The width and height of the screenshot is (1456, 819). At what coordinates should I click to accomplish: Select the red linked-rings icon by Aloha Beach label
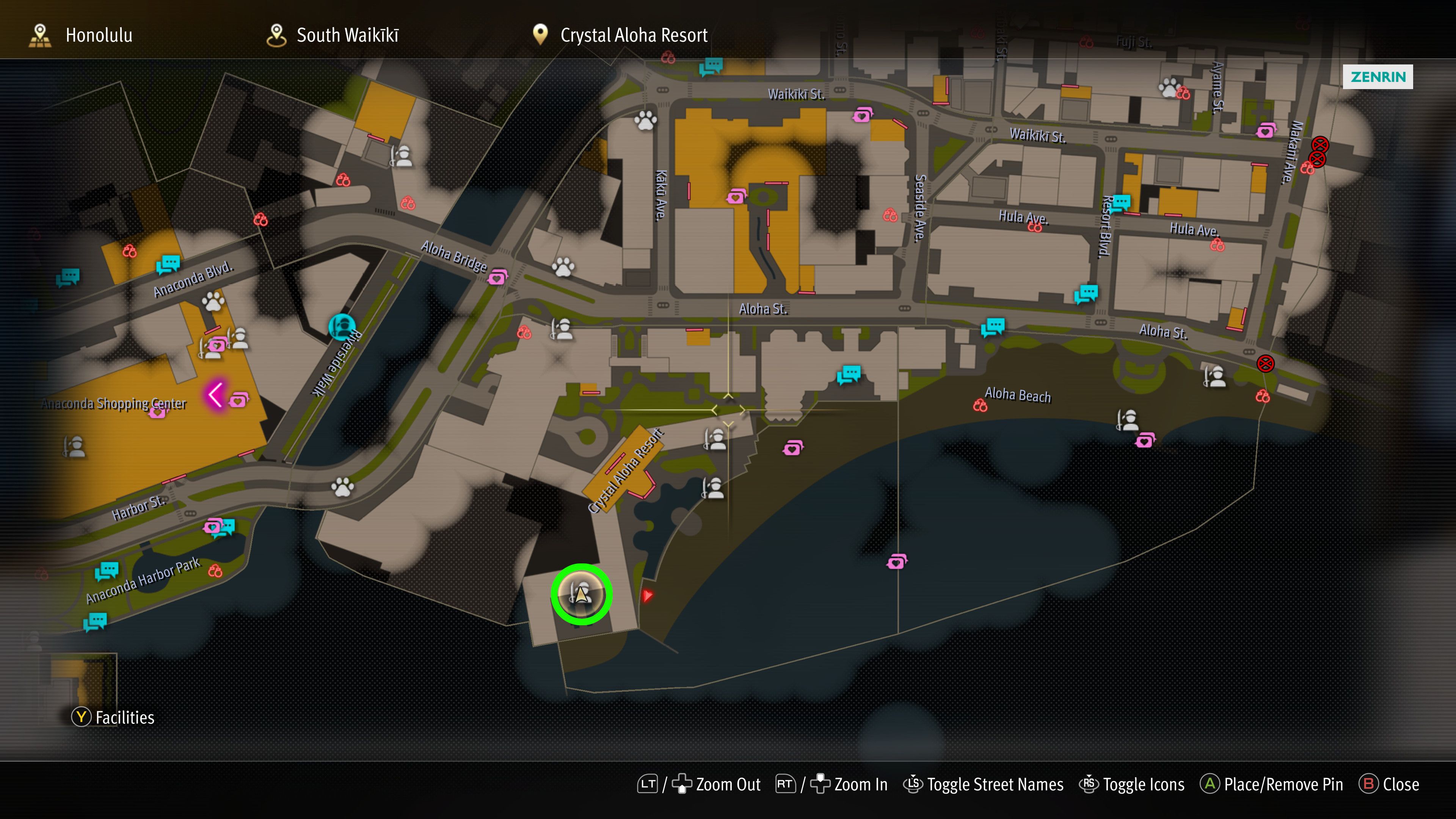[980, 405]
